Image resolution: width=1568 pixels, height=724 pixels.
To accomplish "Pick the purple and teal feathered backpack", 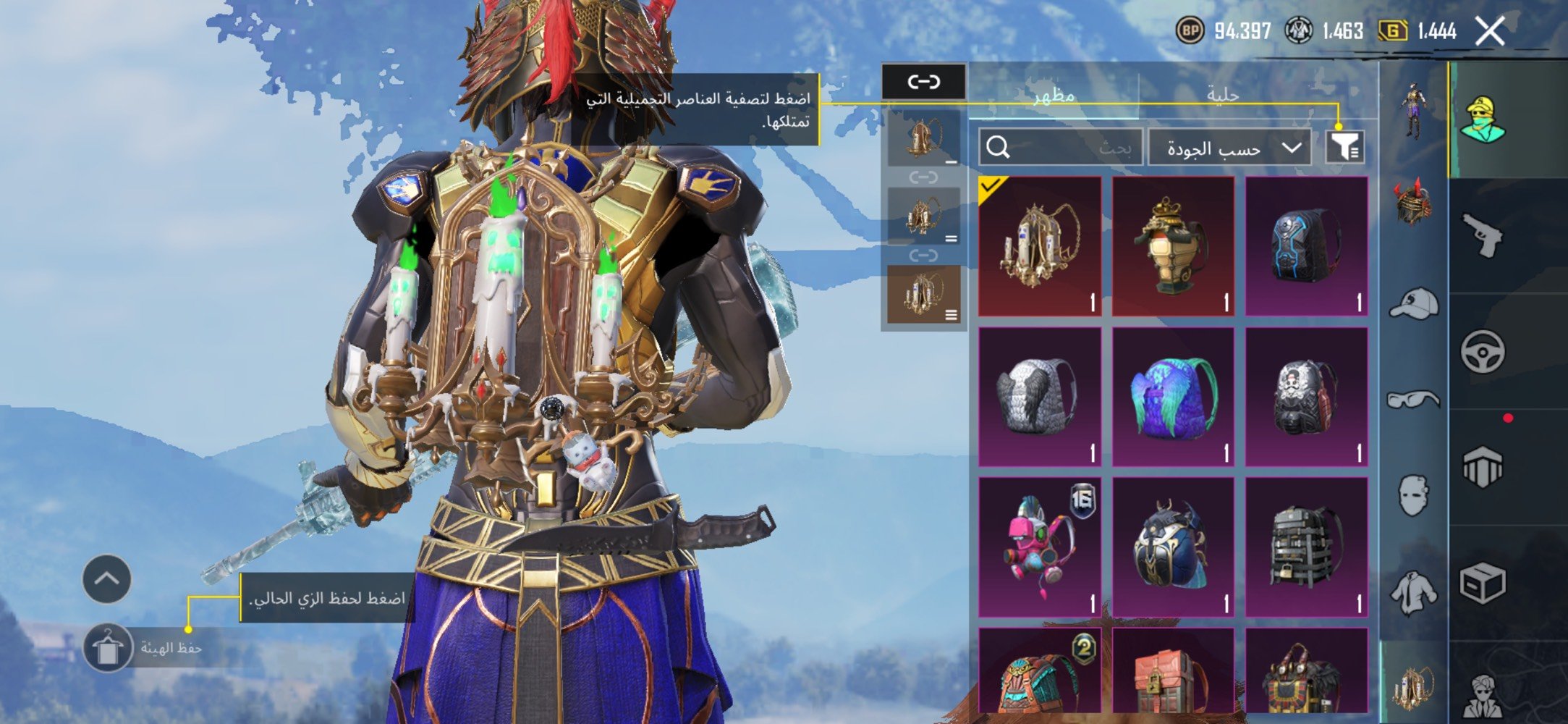I will click(1173, 397).
